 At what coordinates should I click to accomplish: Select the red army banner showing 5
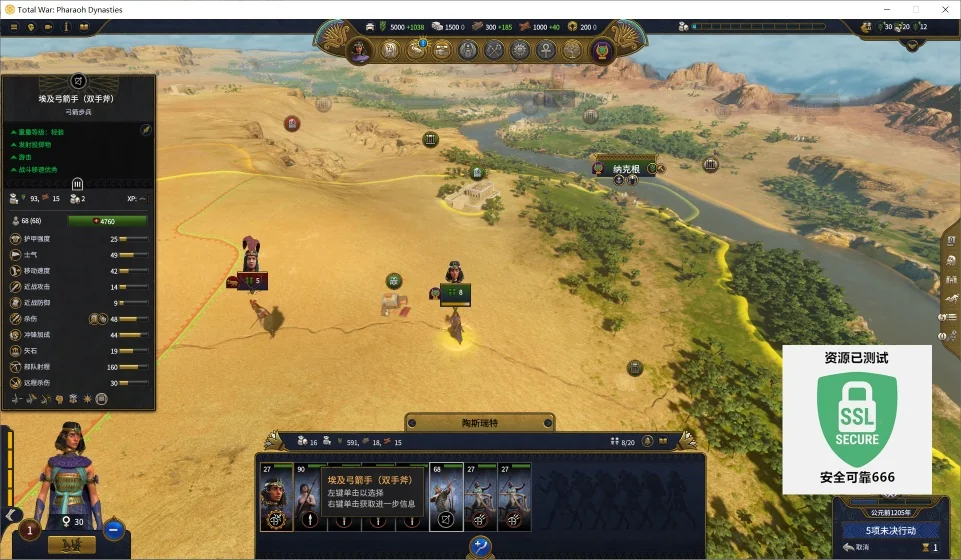252,281
